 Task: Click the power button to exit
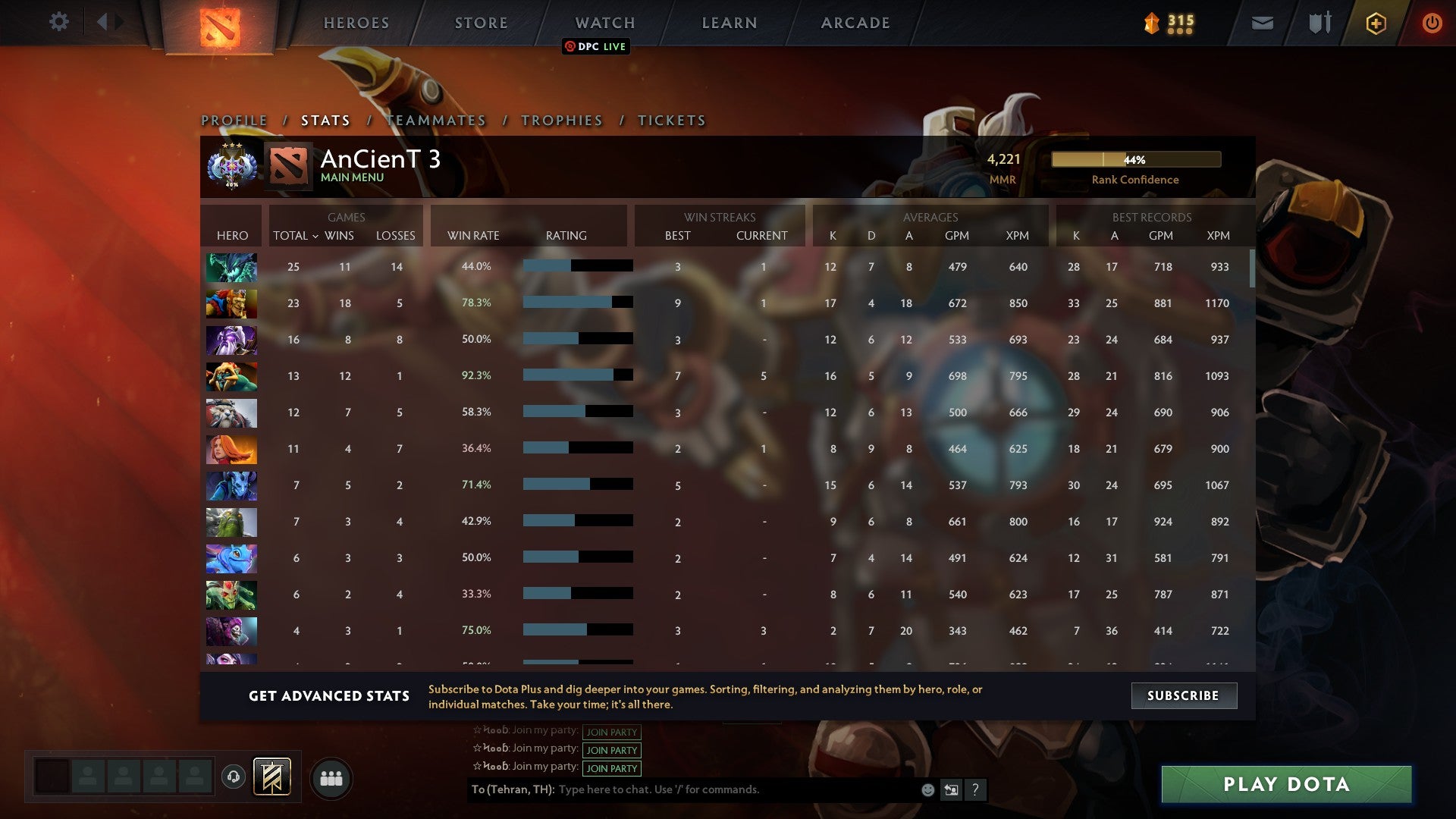click(x=1432, y=23)
